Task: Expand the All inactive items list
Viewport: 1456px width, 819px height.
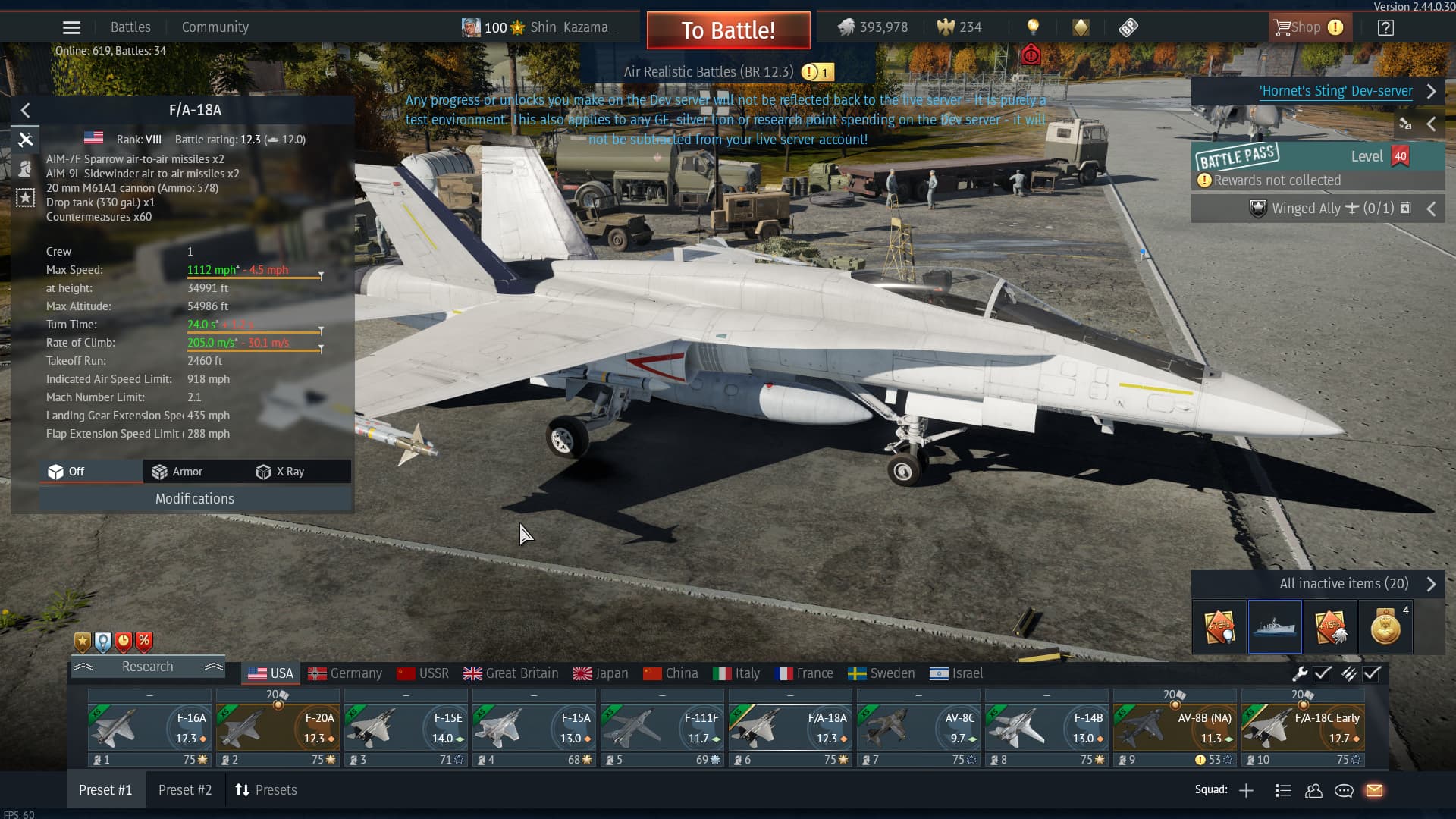Action: click(x=1344, y=584)
